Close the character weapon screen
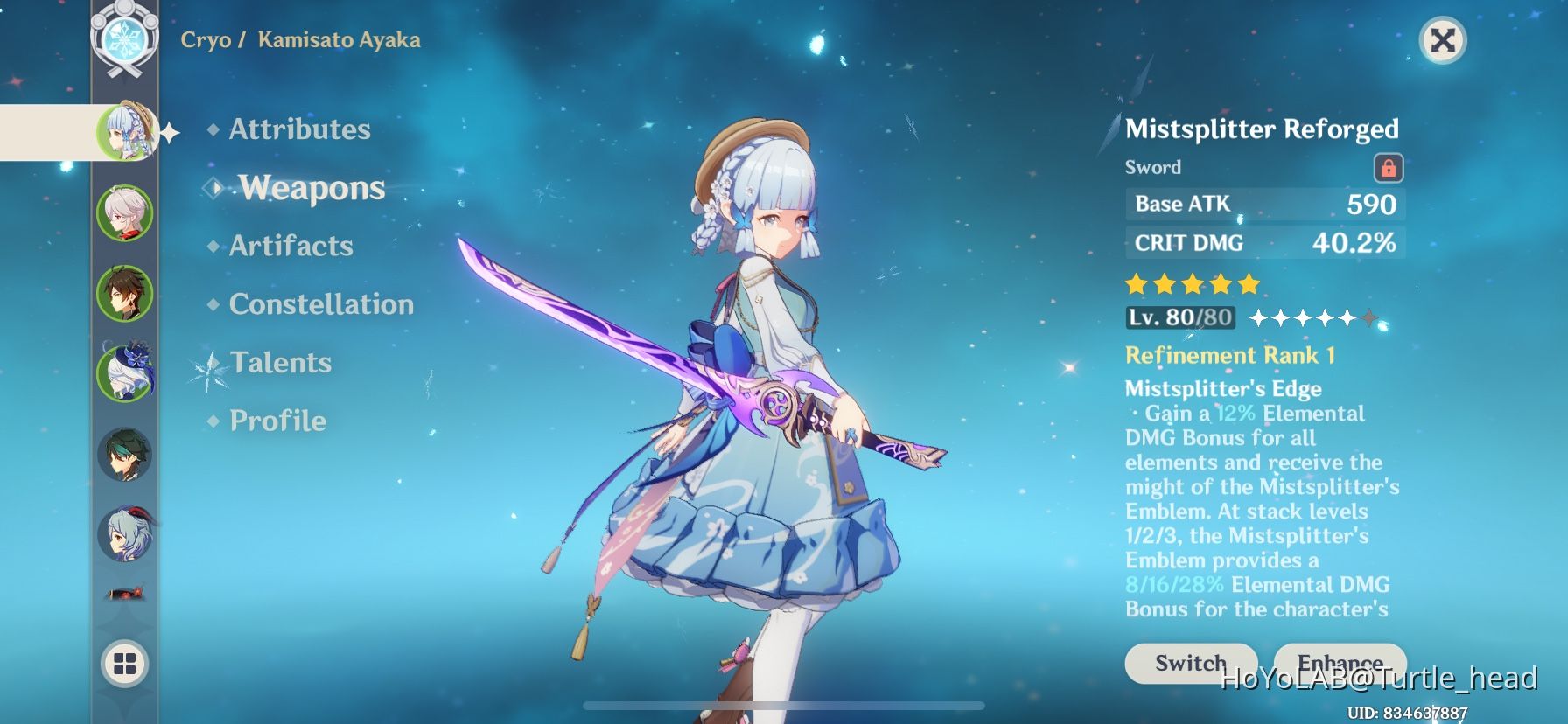Viewport: 1568px width, 724px height. [1440, 38]
